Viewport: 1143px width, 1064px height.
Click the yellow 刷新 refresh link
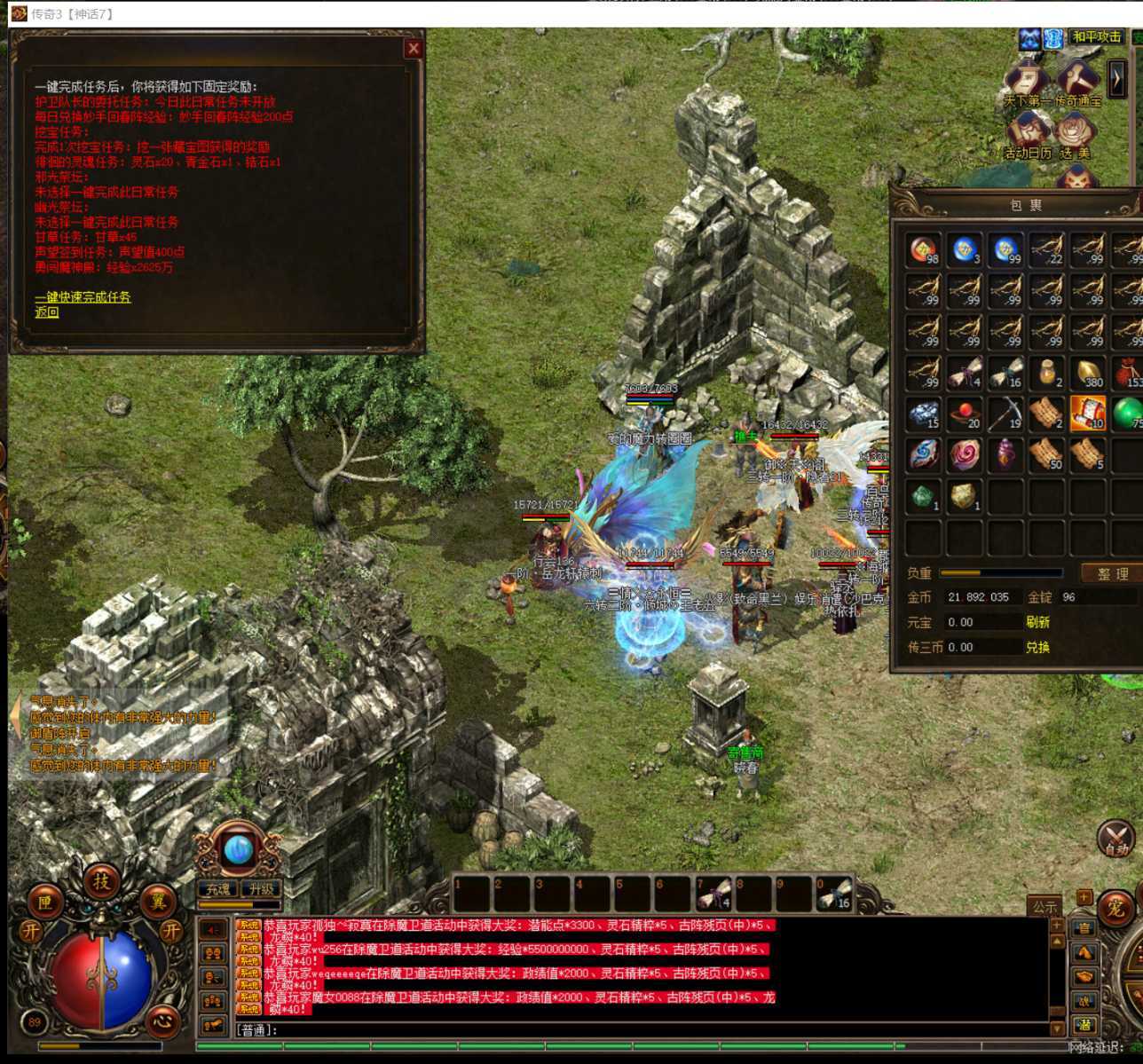(x=1038, y=622)
